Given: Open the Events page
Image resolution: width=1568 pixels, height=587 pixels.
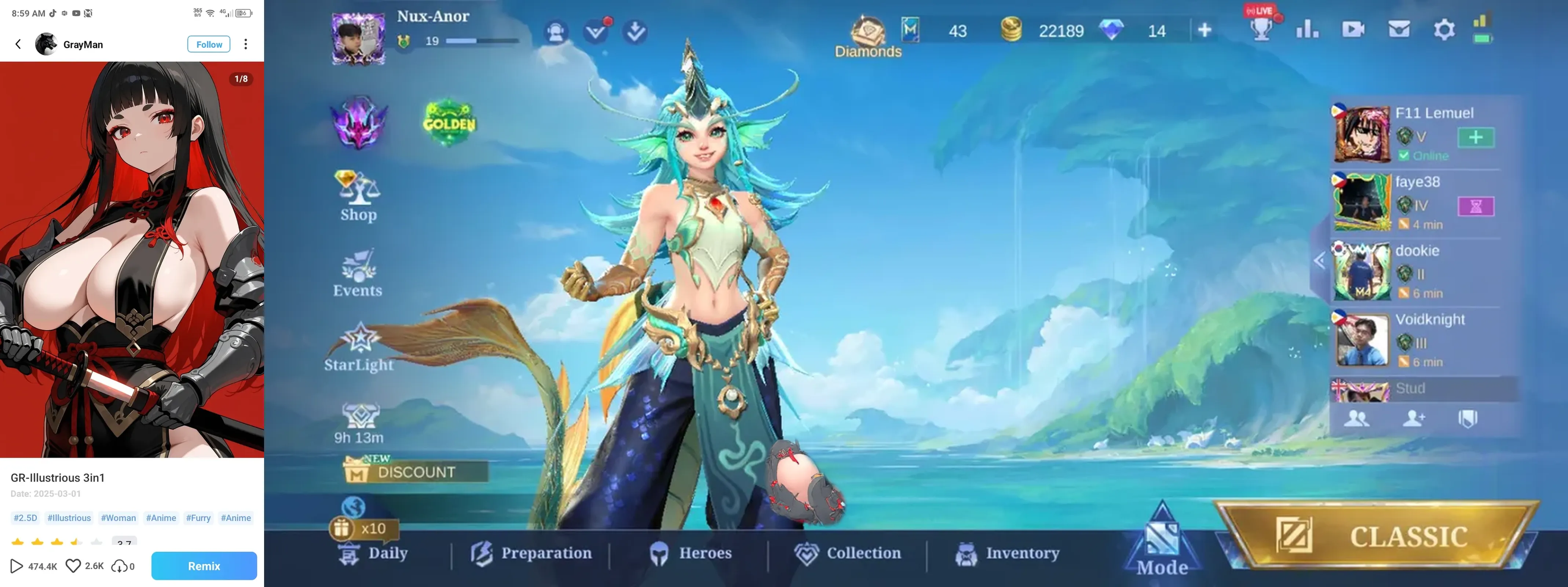Looking at the screenshot, I should [x=358, y=273].
